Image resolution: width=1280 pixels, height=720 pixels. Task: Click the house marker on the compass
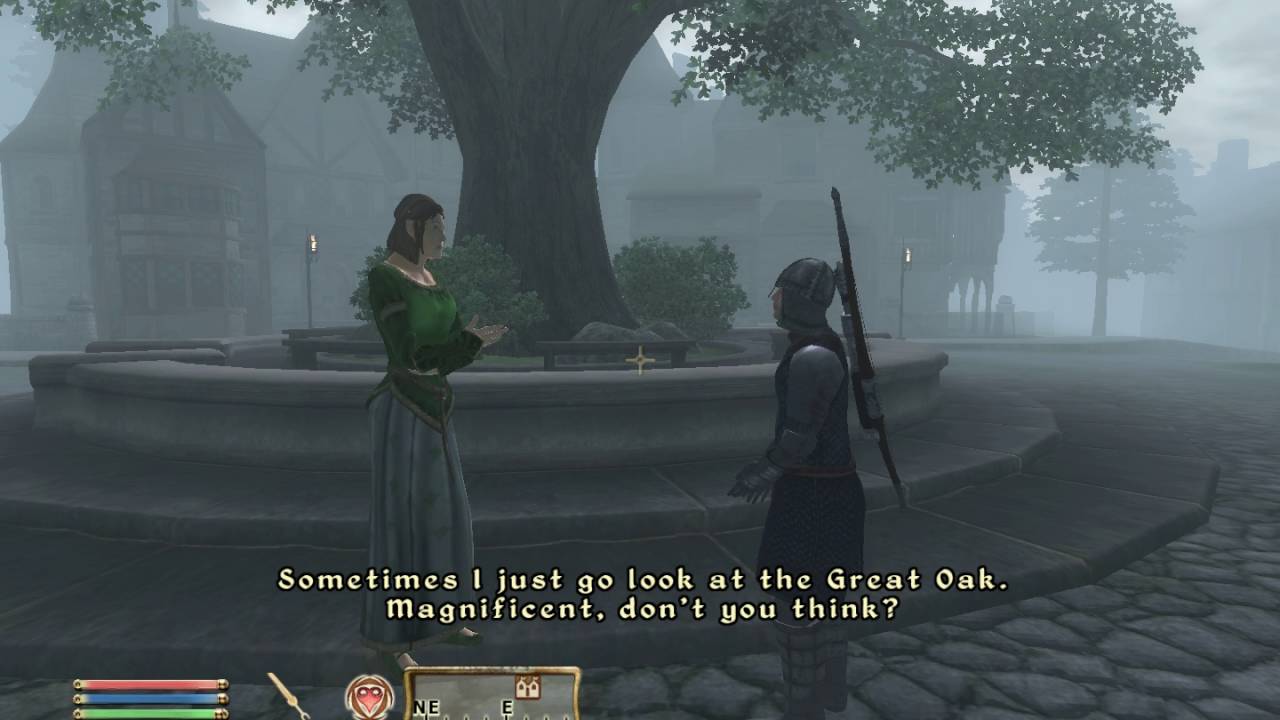pyautogui.click(x=527, y=687)
